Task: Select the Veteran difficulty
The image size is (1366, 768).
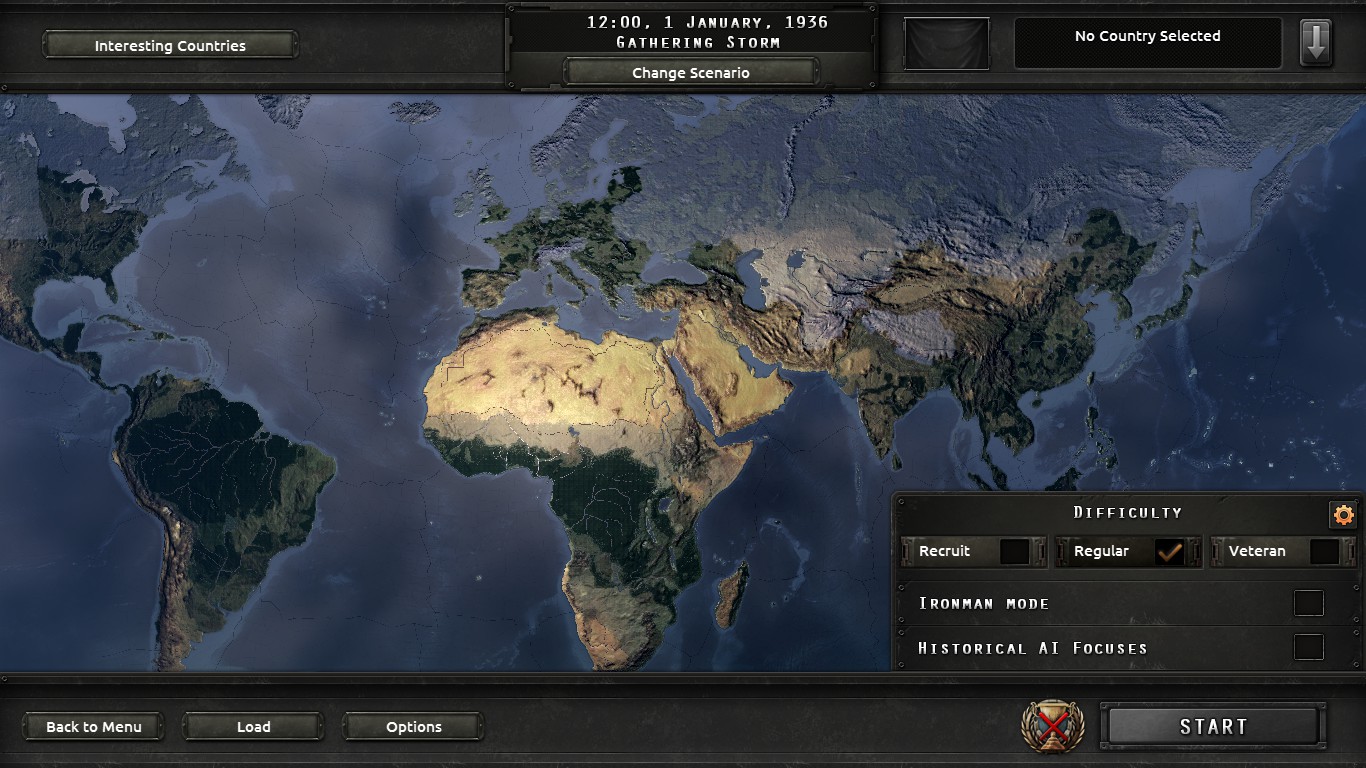Action: click(1322, 551)
